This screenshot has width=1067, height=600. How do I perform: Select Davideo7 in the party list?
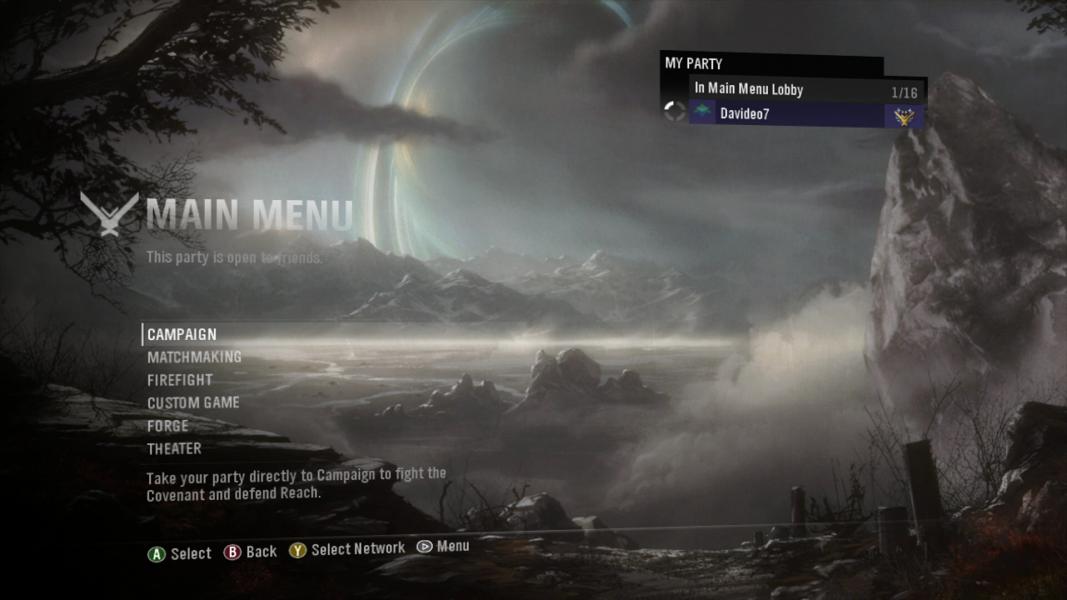tap(745, 114)
